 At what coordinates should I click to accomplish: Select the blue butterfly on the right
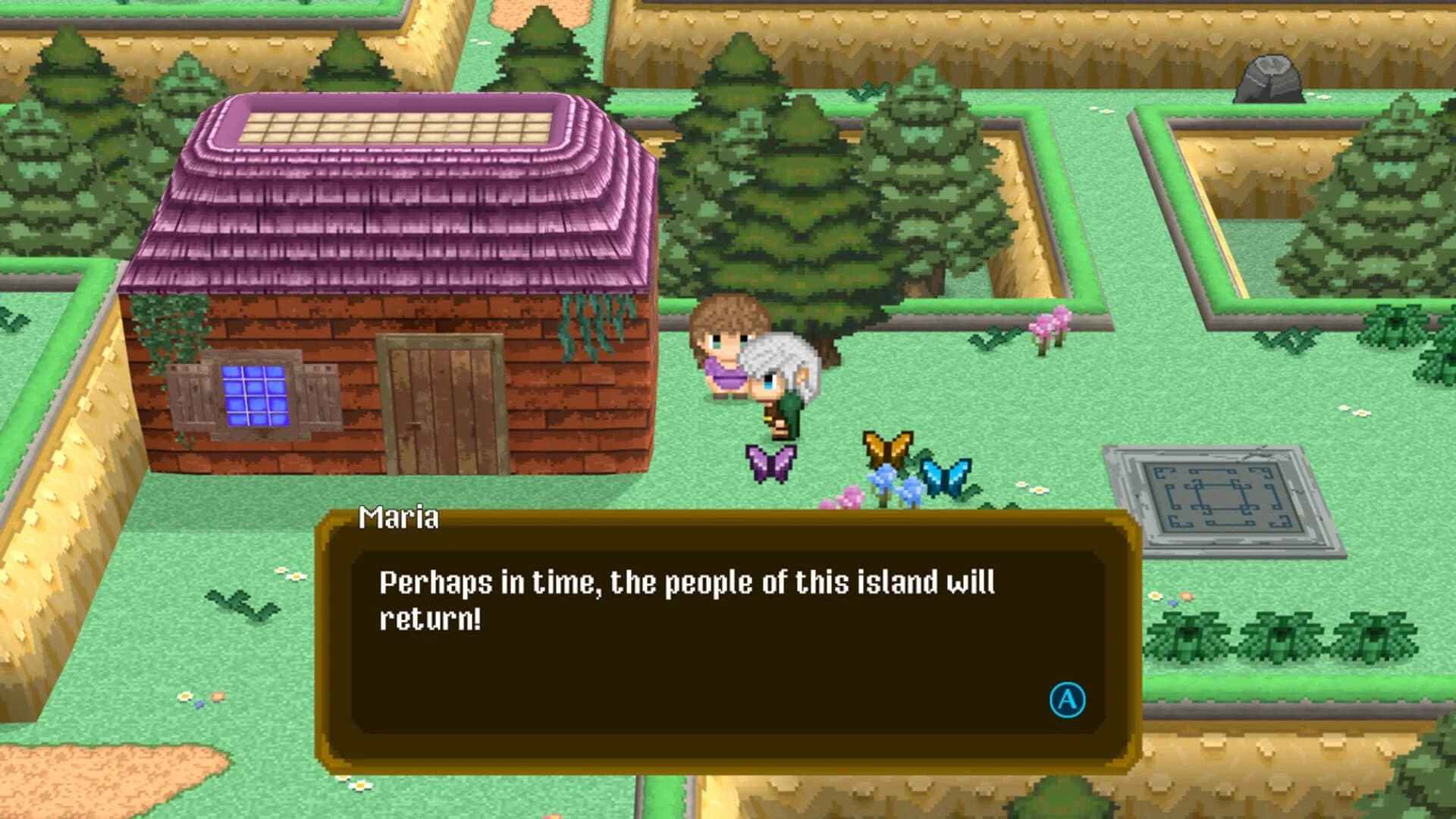coord(946,474)
